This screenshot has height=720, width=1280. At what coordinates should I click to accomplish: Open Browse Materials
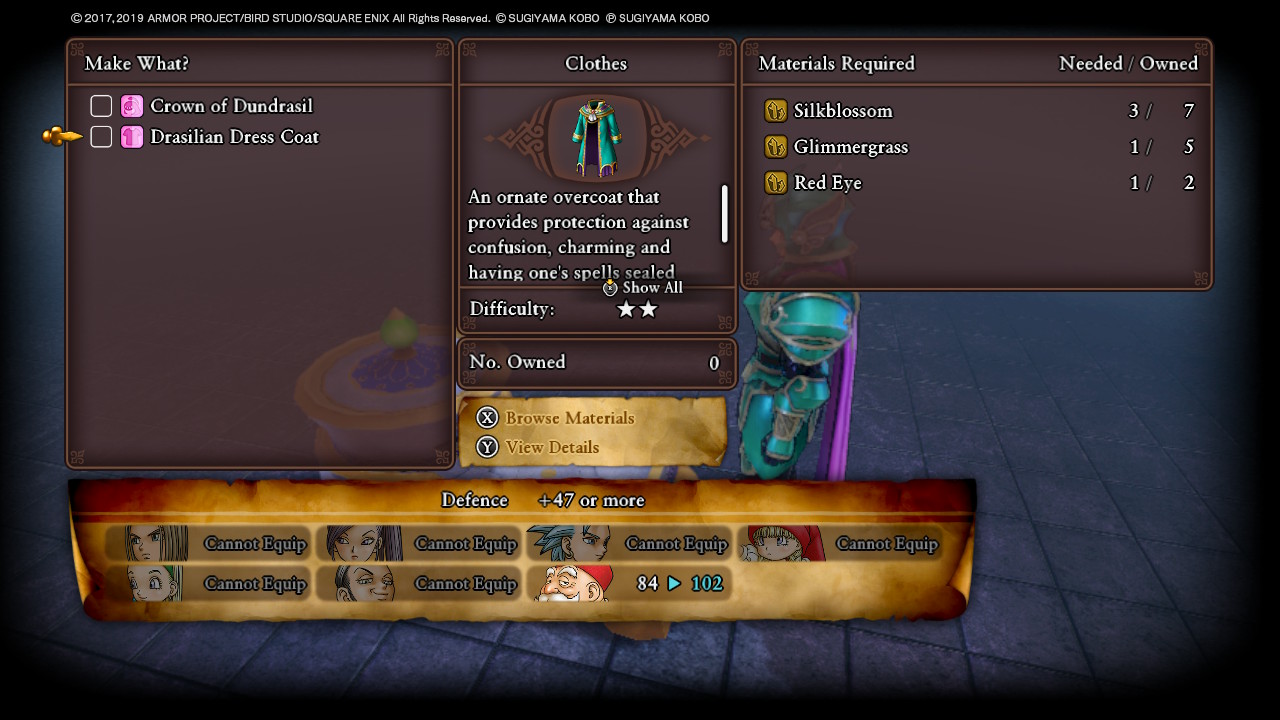click(x=568, y=418)
